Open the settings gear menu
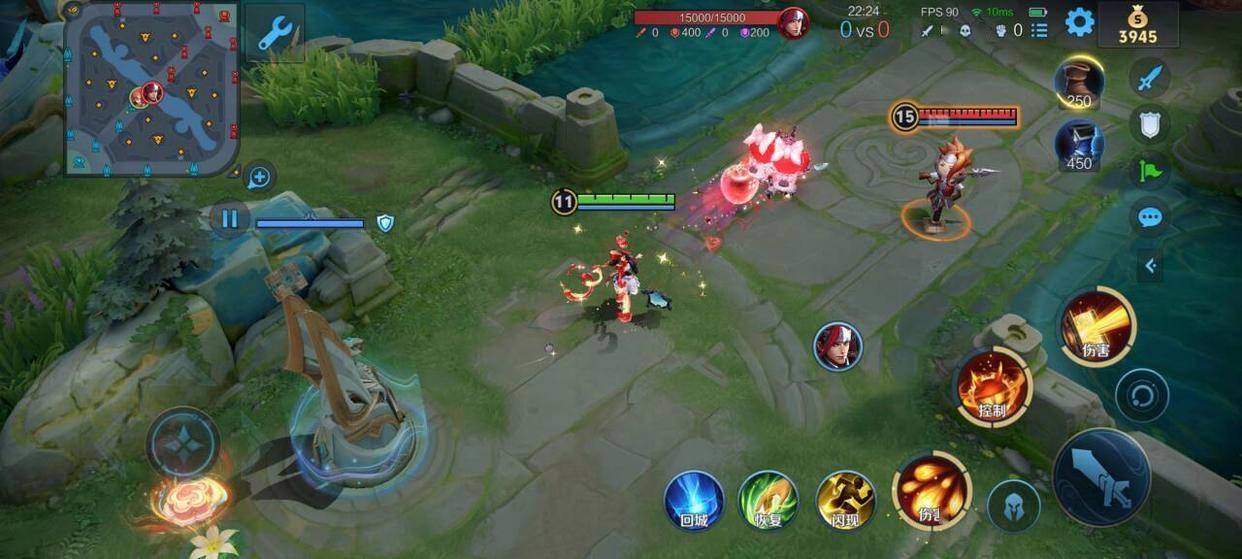 click(1079, 22)
